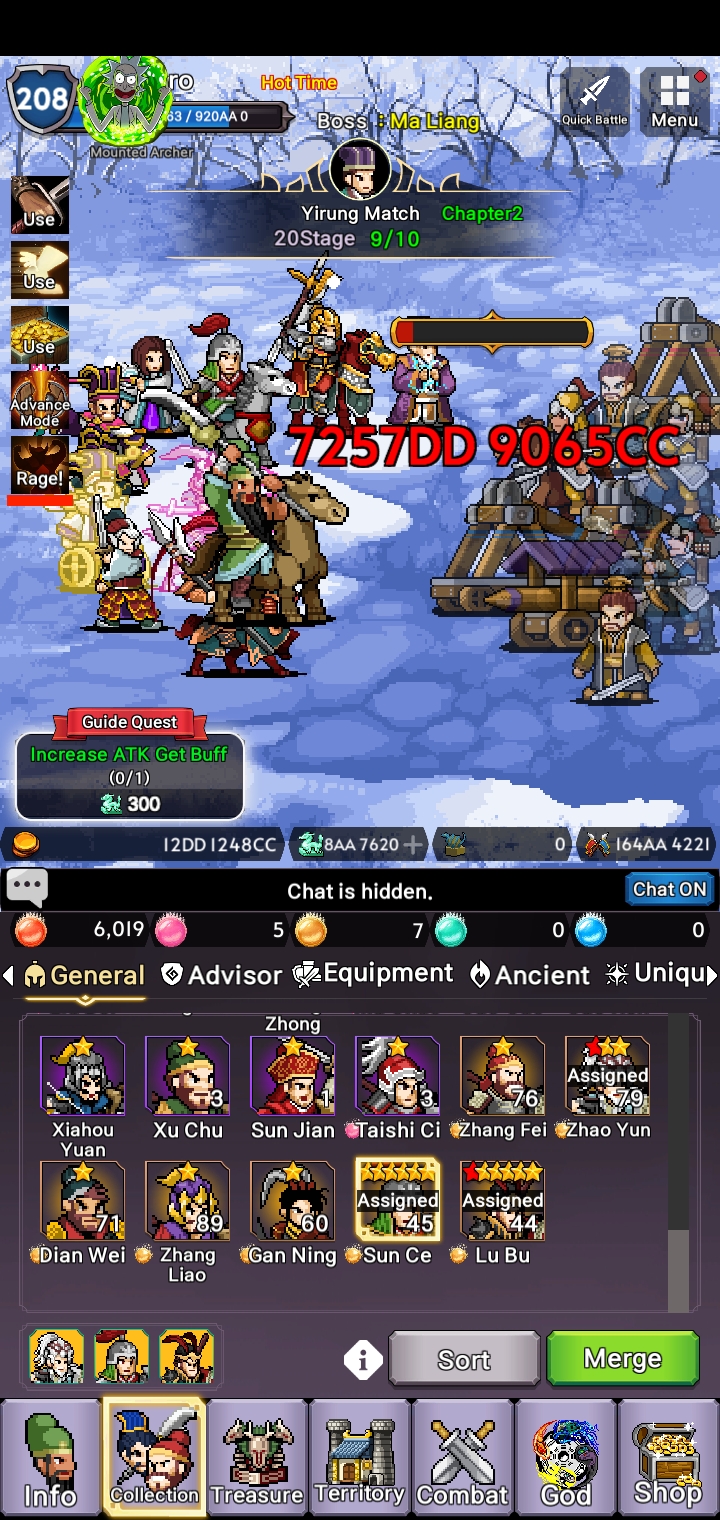Start a Quick Battle
720x1520 pixels.
pos(595,100)
